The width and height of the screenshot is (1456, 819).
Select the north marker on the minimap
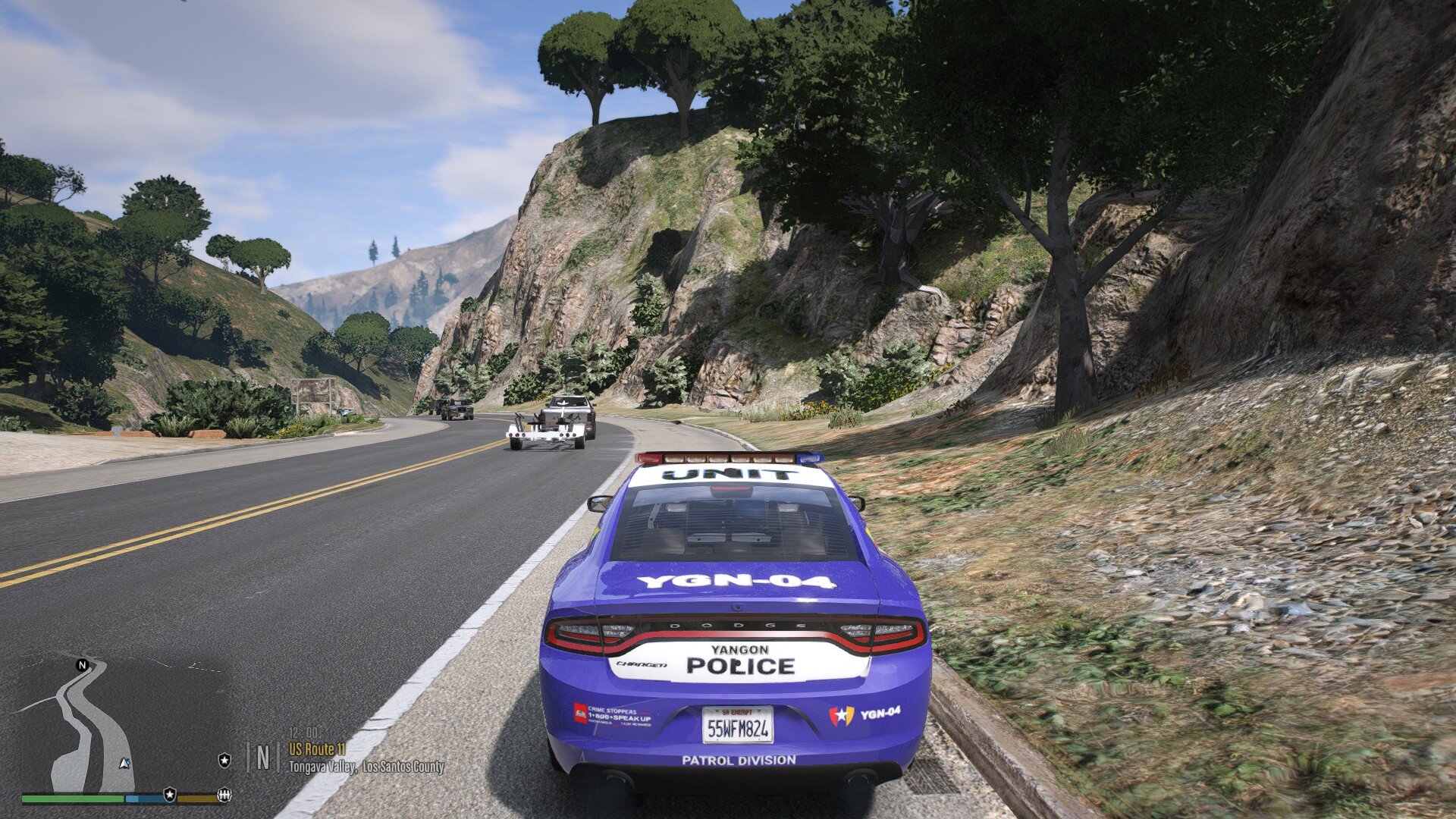(83, 665)
